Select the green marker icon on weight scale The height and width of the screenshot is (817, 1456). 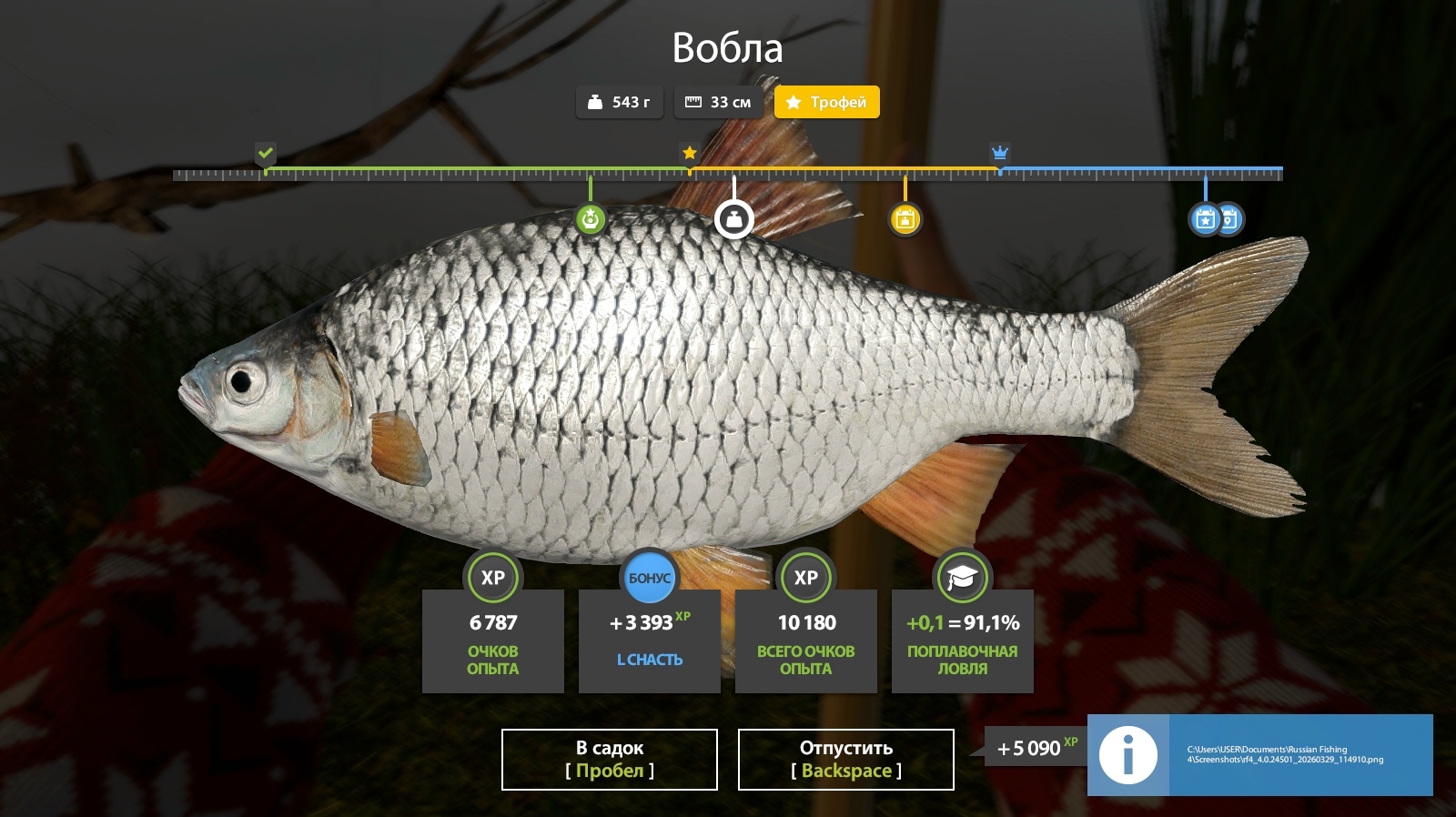point(591,219)
